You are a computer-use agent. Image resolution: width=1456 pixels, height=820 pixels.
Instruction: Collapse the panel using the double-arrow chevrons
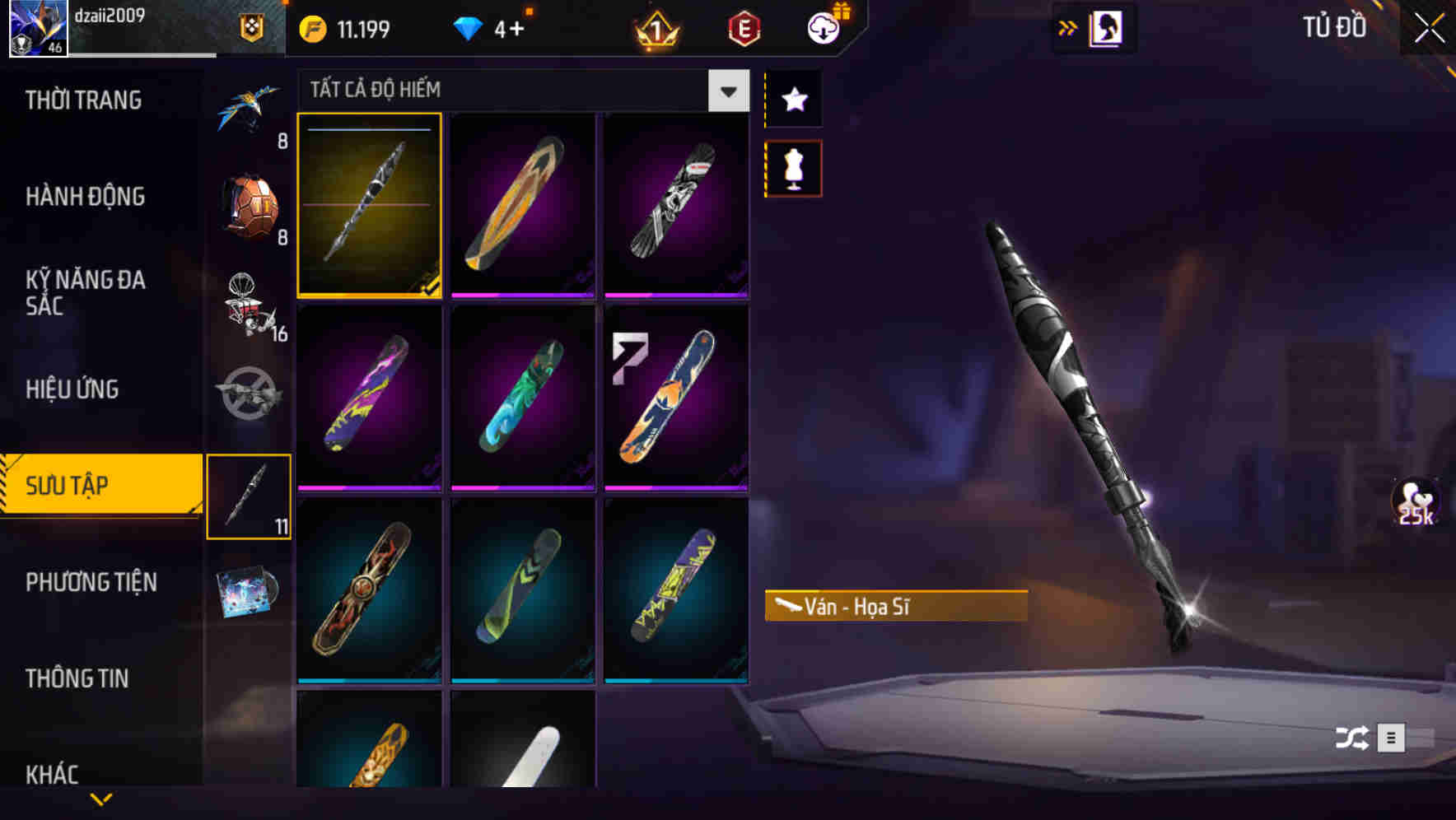(1067, 27)
